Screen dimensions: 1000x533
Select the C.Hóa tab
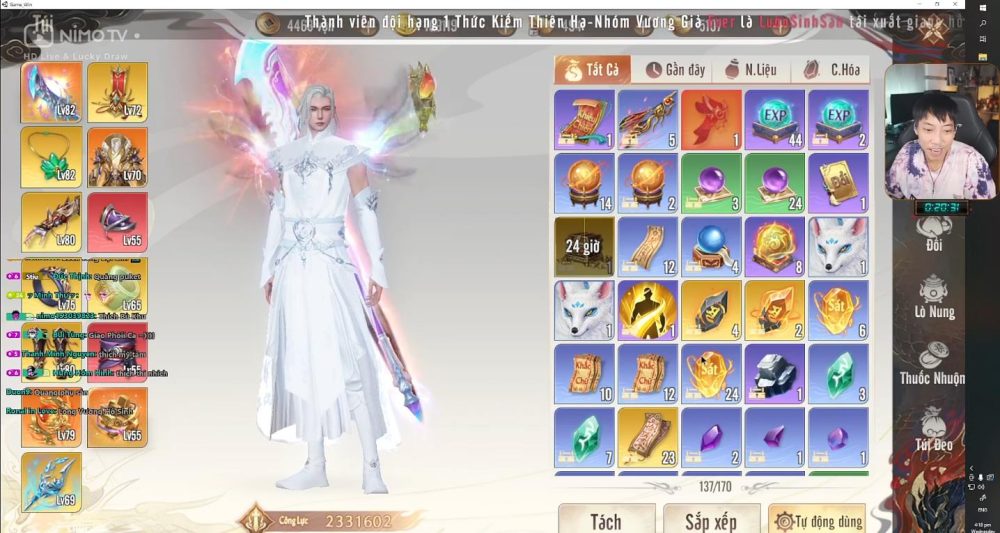830,70
